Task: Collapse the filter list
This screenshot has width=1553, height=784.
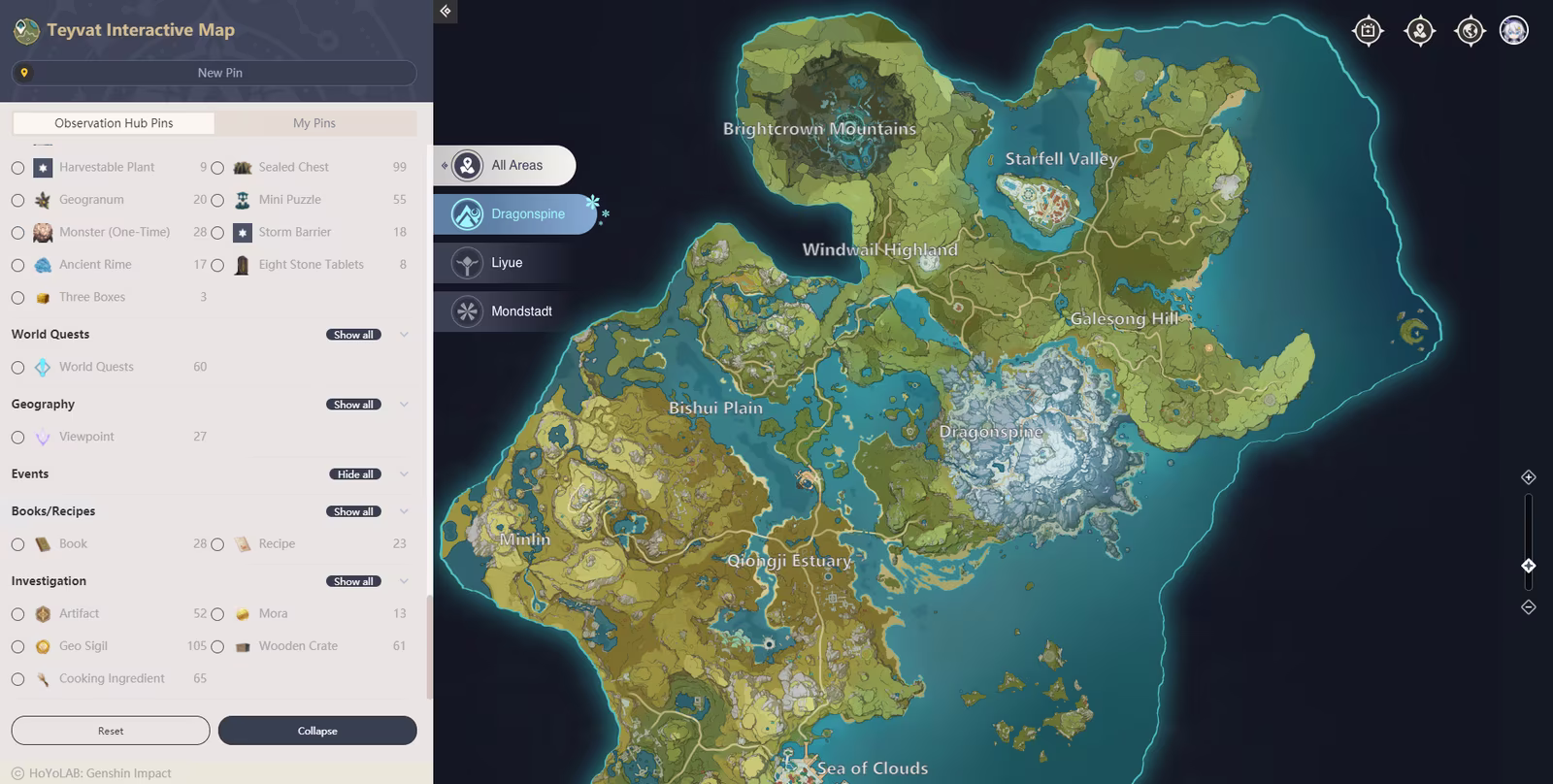Action: (x=317, y=731)
